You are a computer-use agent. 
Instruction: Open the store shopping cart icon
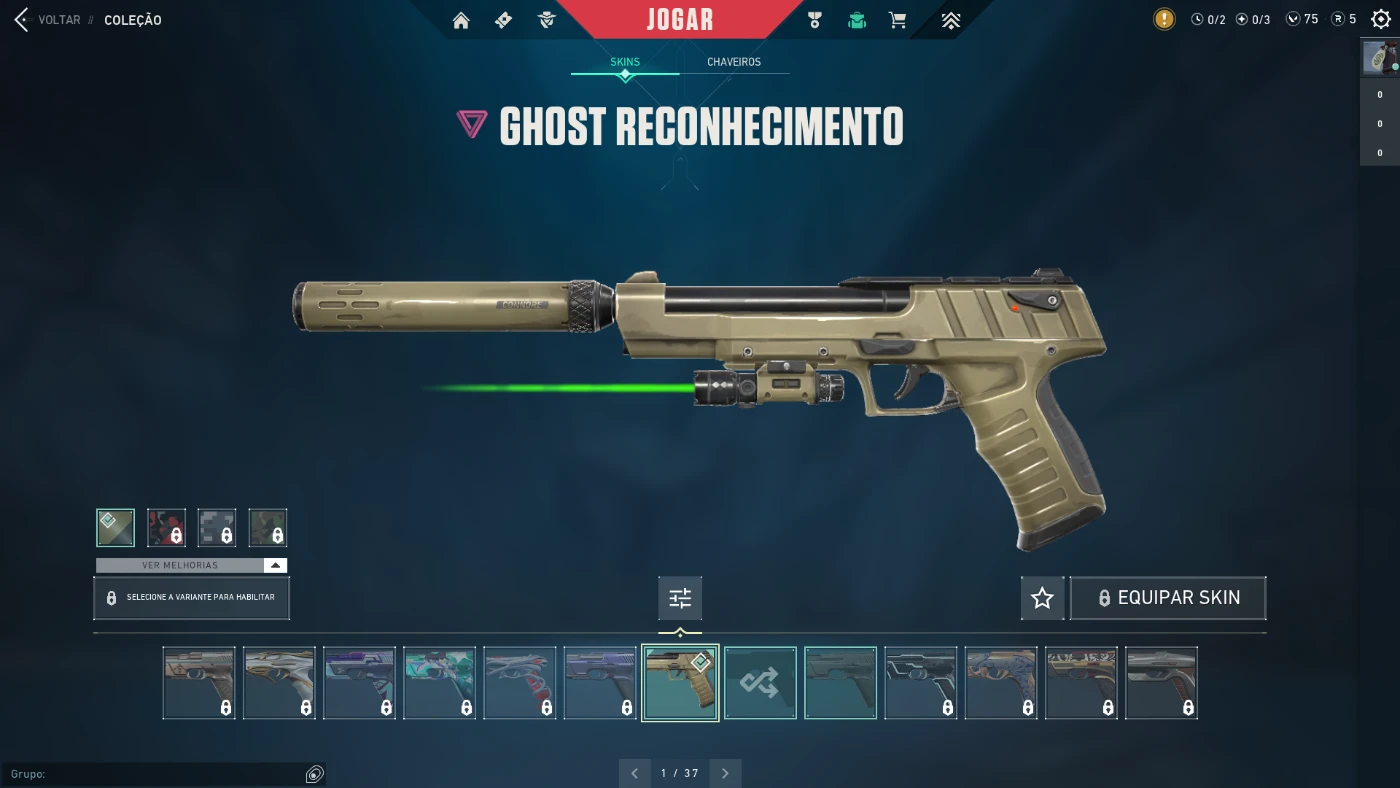coord(898,20)
